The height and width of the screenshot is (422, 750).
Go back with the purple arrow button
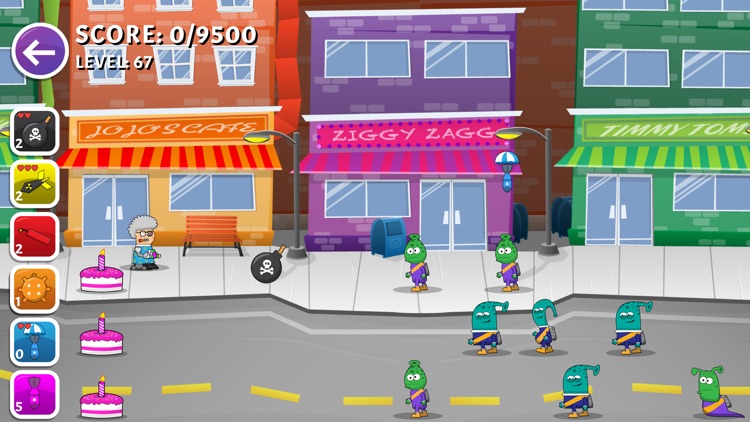(x=39, y=50)
